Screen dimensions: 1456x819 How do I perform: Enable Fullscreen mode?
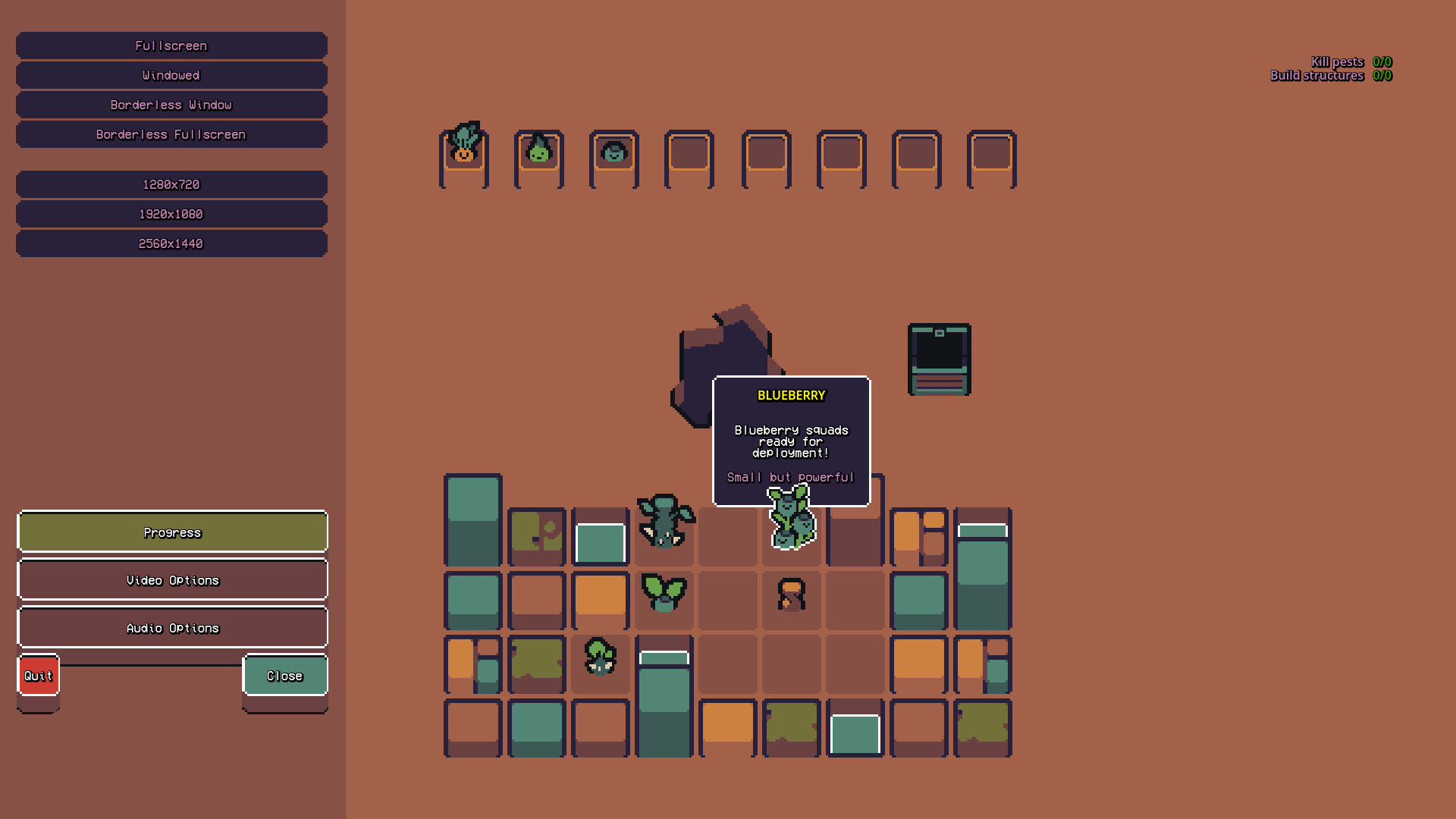point(171,45)
